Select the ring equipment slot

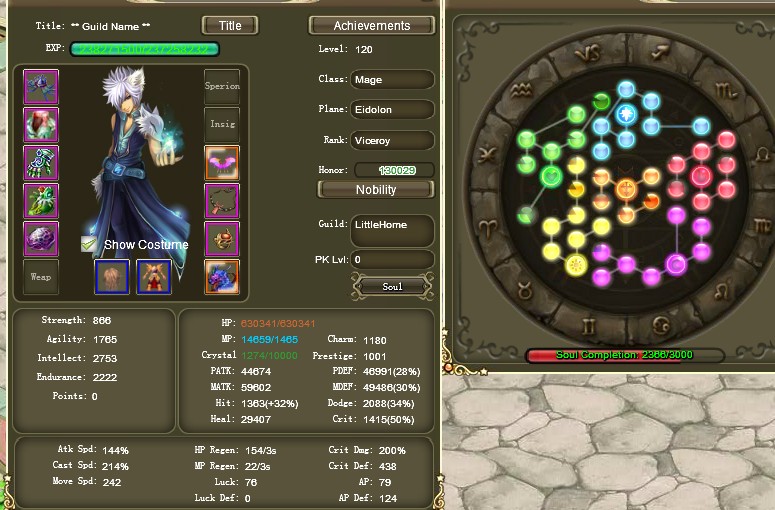[222, 239]
